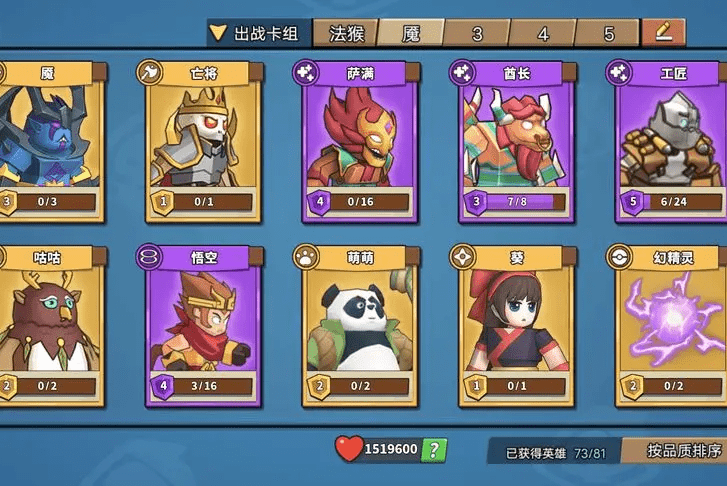Open deck slot 3 tab
The image size is (727, 486).
477,33
